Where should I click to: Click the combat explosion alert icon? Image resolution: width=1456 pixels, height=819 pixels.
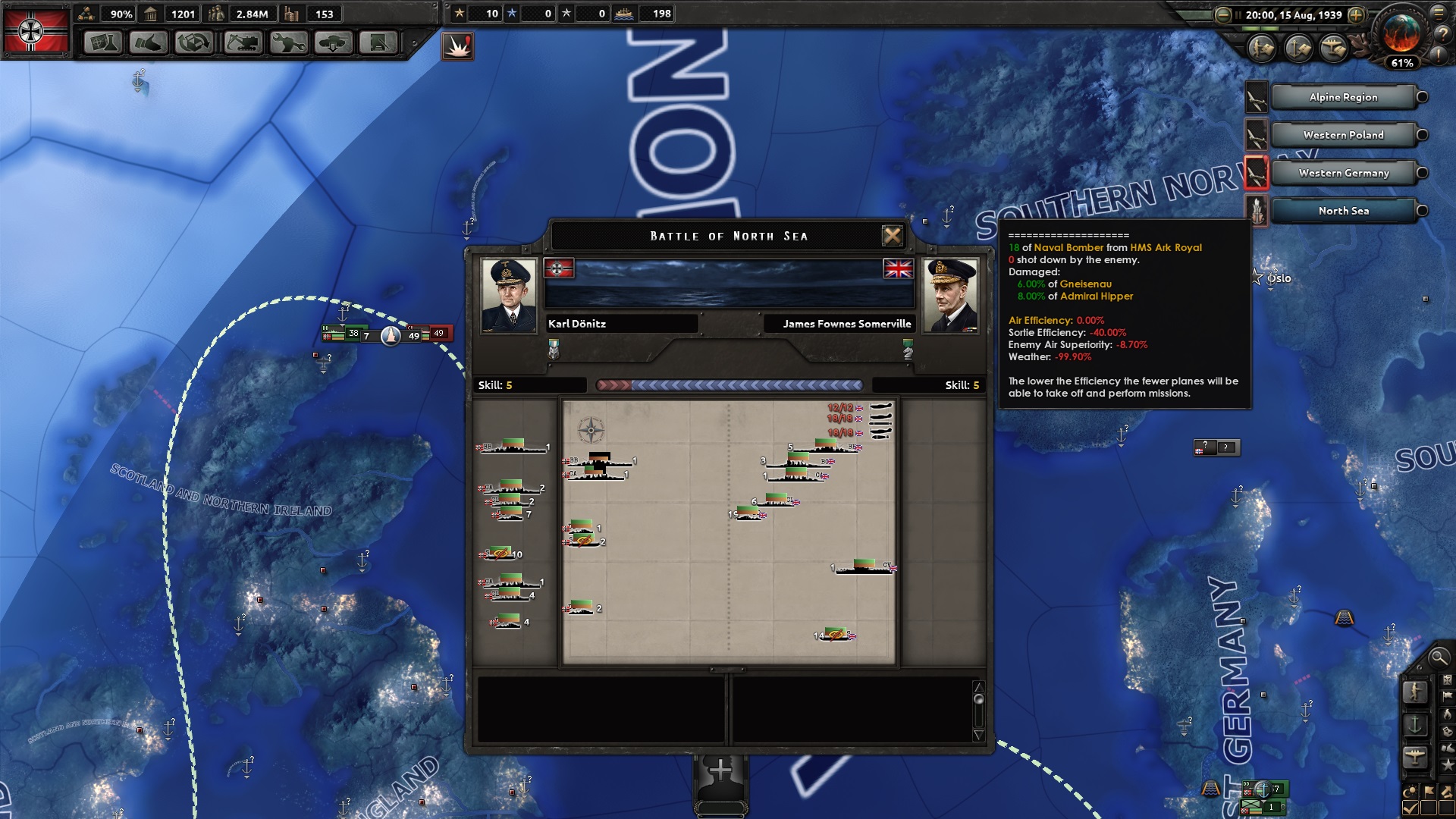[458, 46]
